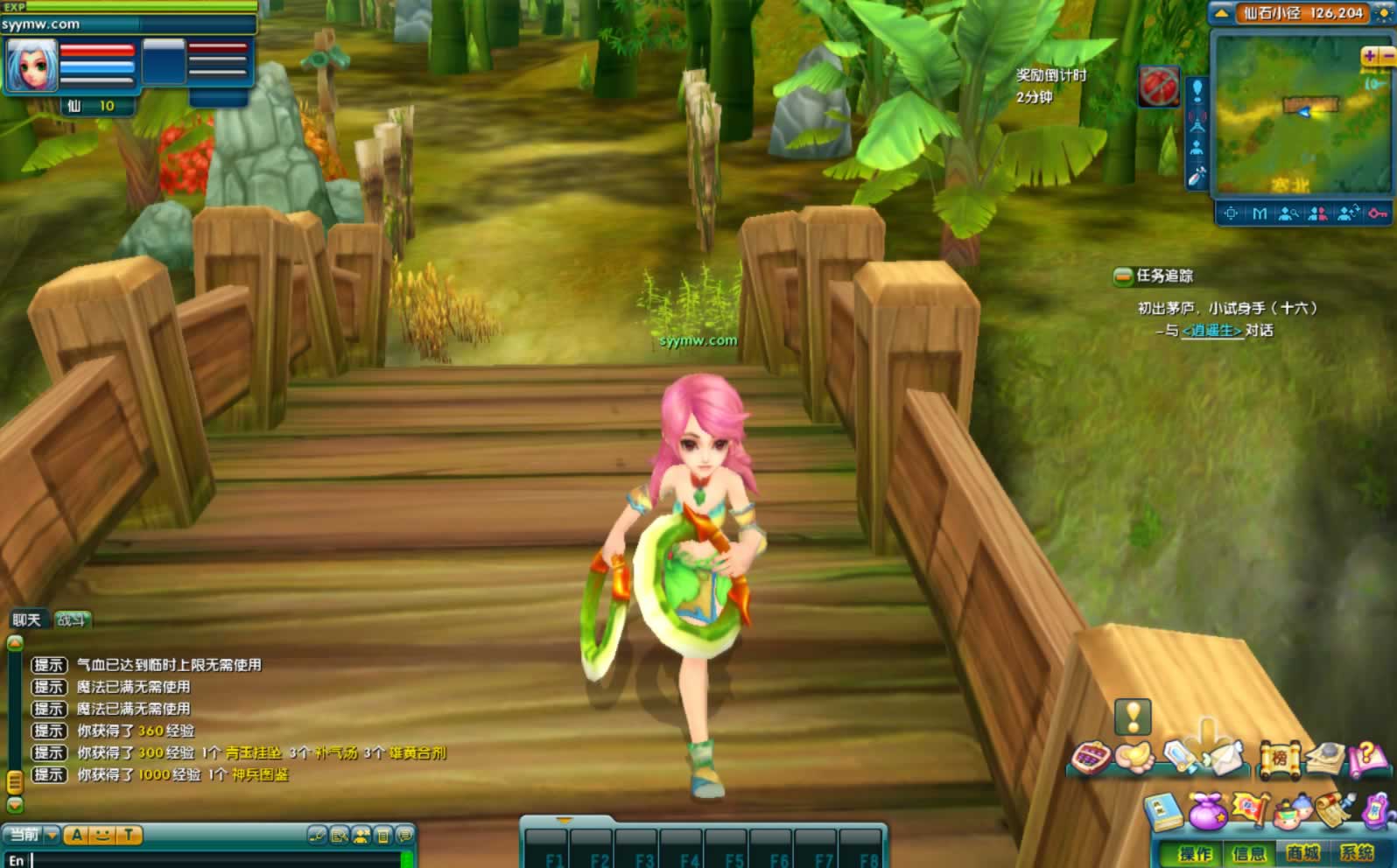
Task: Click the pink key icon under minimap
Action: coord(1378,213)
